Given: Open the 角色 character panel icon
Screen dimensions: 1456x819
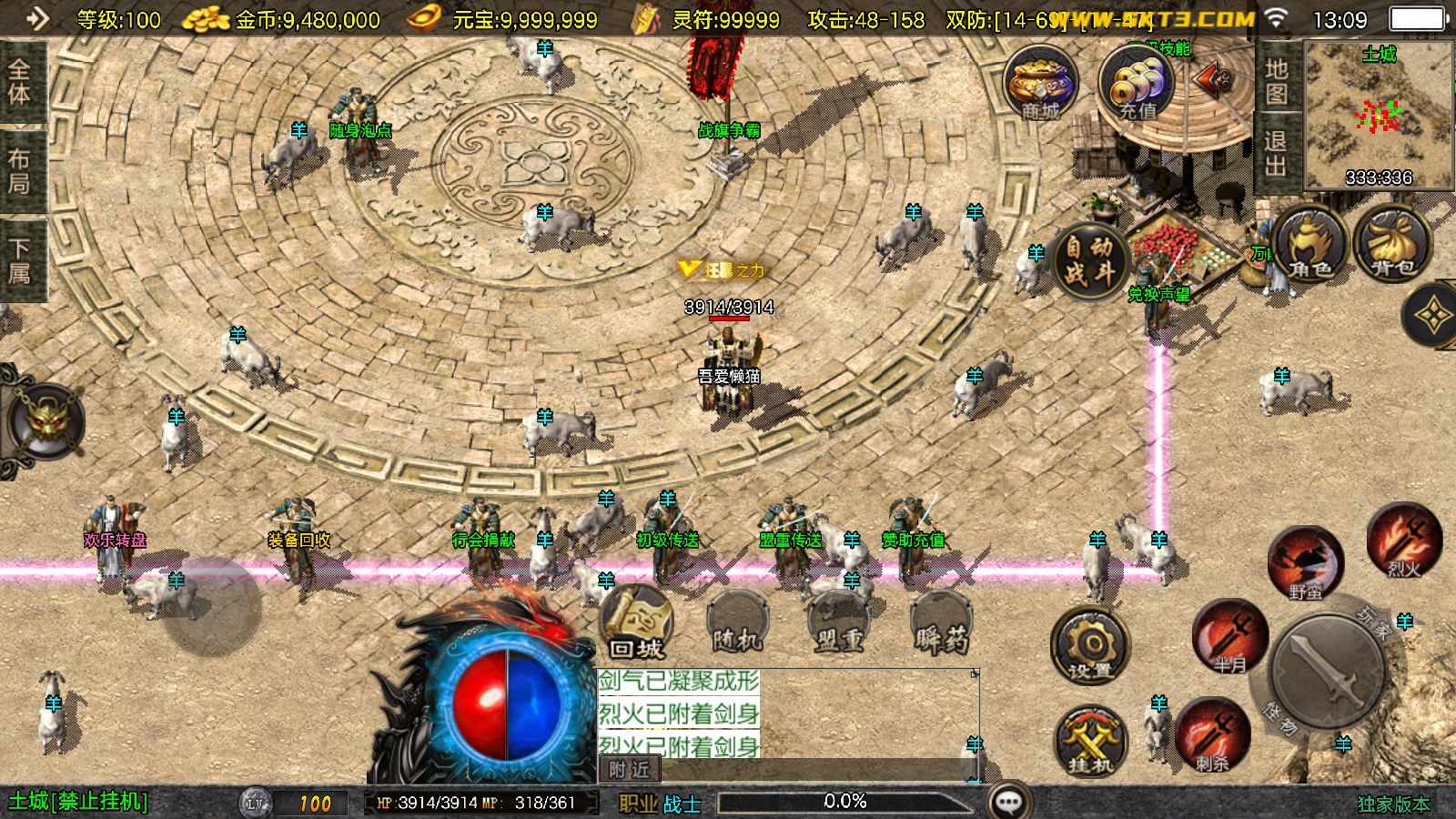Looking at the screenshot, I should (x=1309, y=246).
